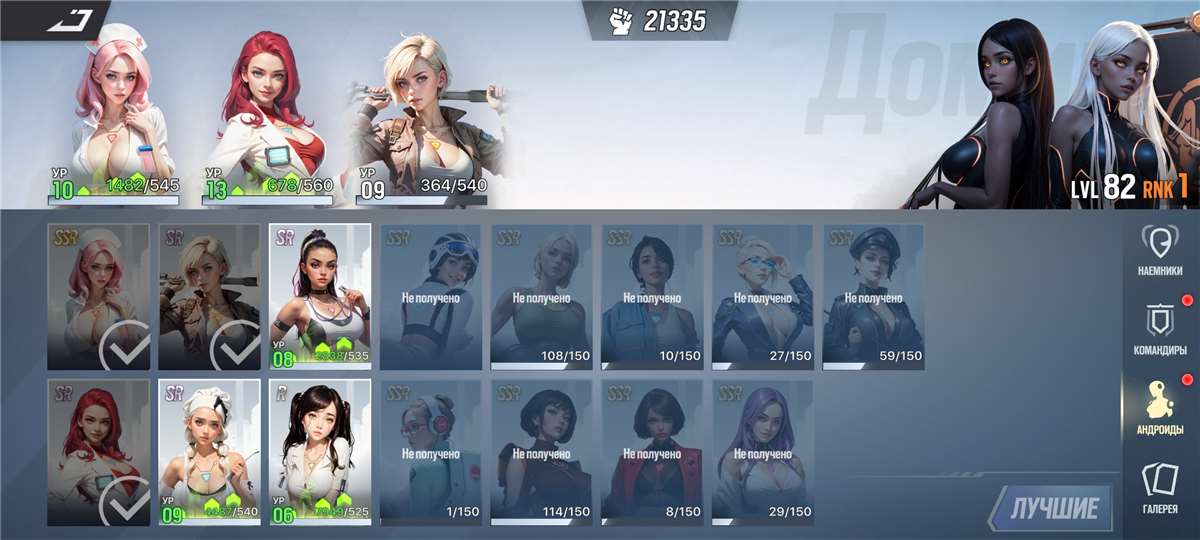Select the locked android card with 114/150 shards
1200x540 pixels.
541,451
